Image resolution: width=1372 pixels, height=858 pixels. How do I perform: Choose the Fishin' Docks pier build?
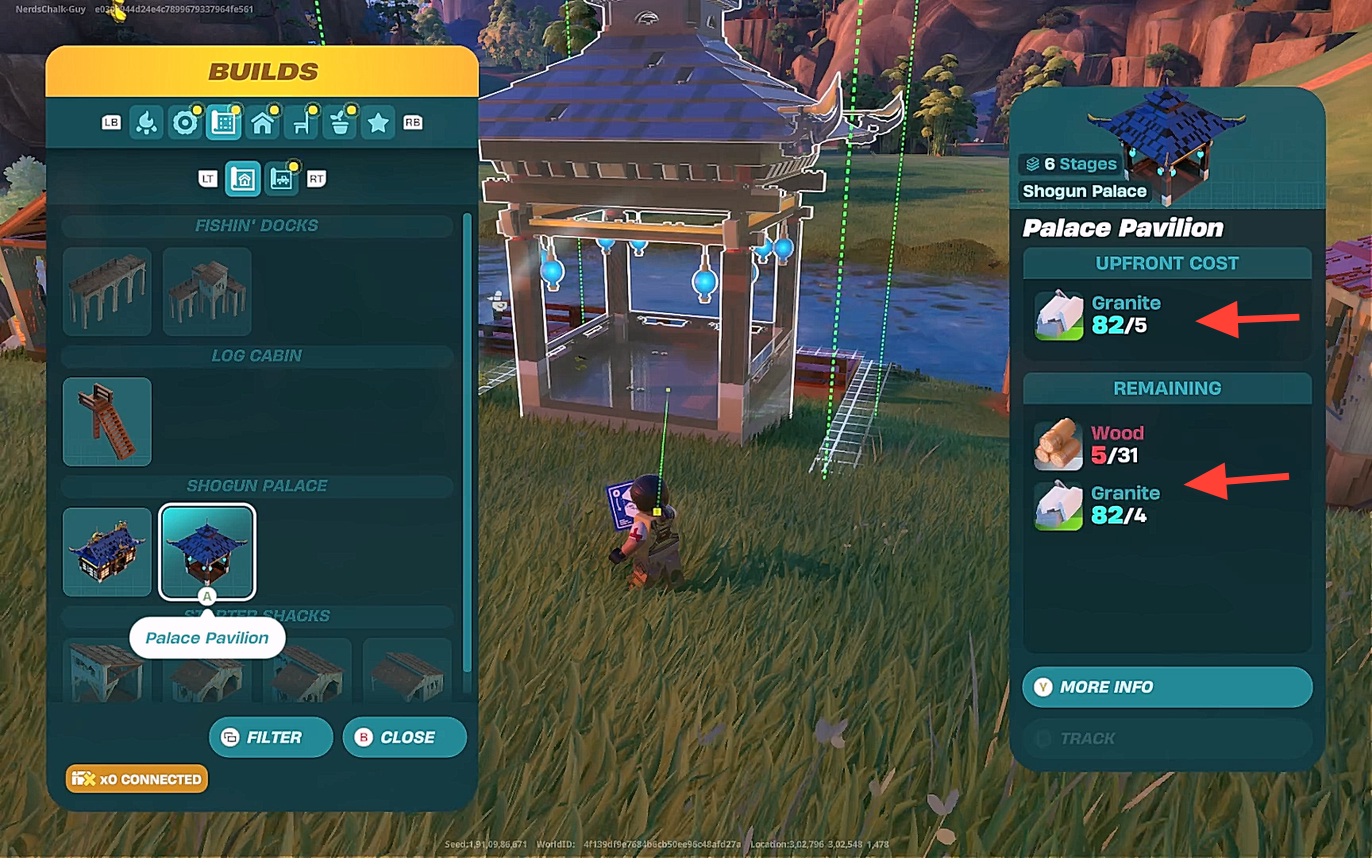coord(107,291)
